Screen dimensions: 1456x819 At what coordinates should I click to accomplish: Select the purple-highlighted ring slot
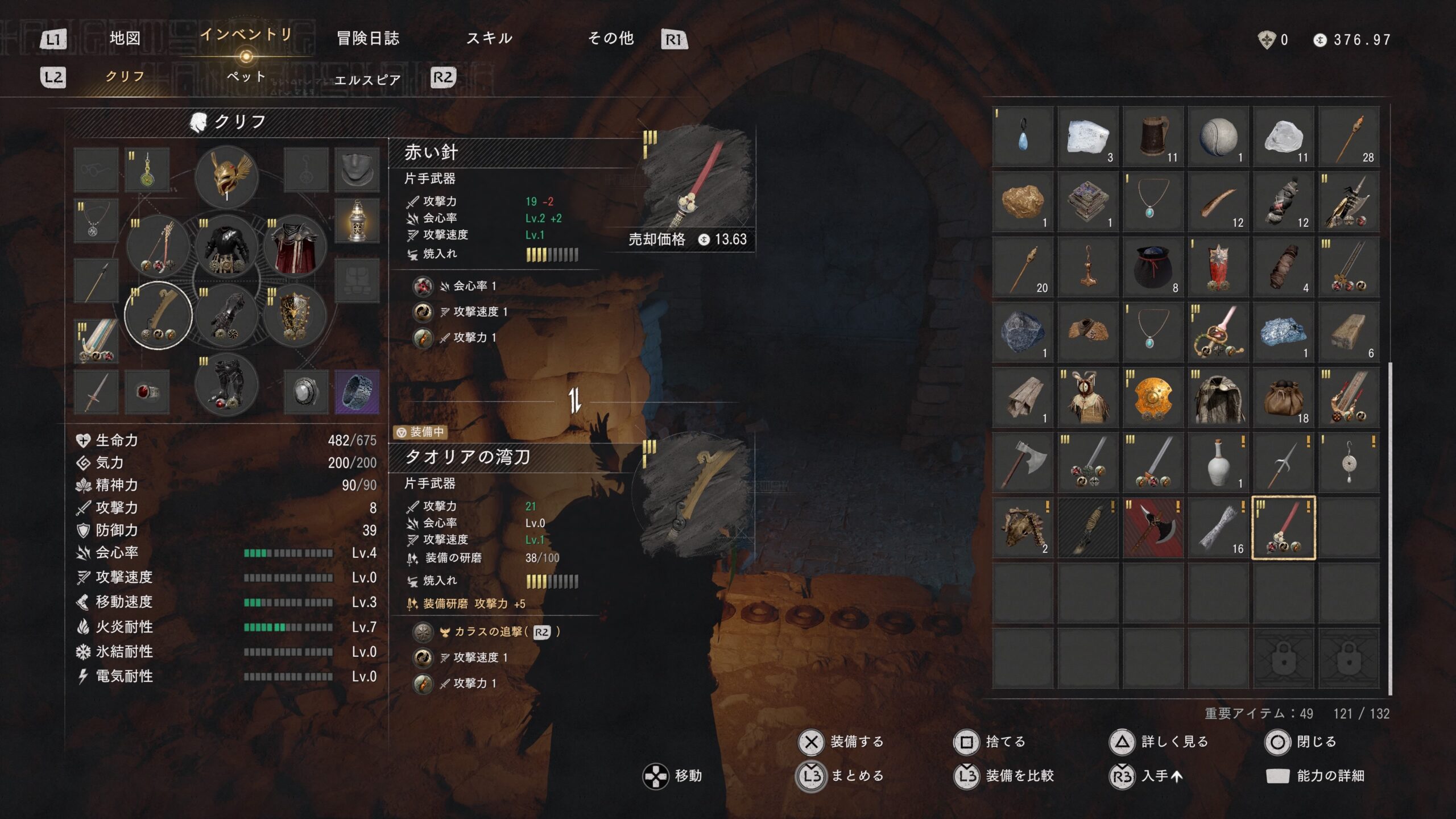point(357,392)
